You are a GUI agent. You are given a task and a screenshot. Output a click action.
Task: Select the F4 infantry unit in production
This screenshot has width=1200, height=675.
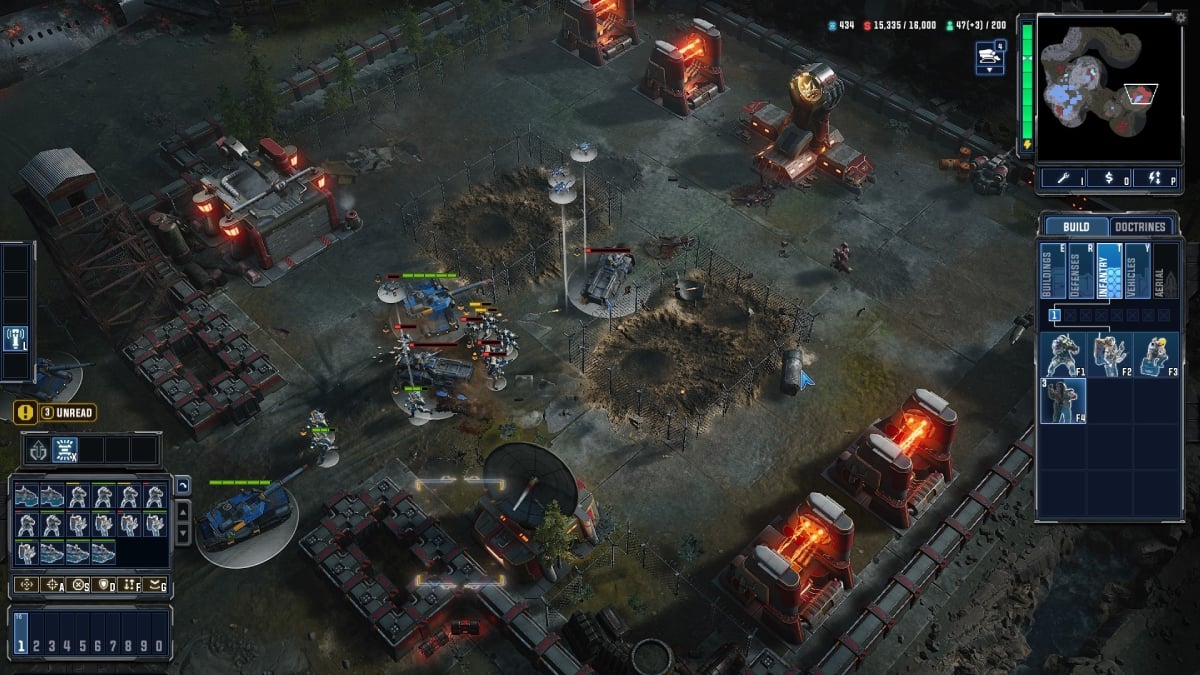click(1062, 401)
